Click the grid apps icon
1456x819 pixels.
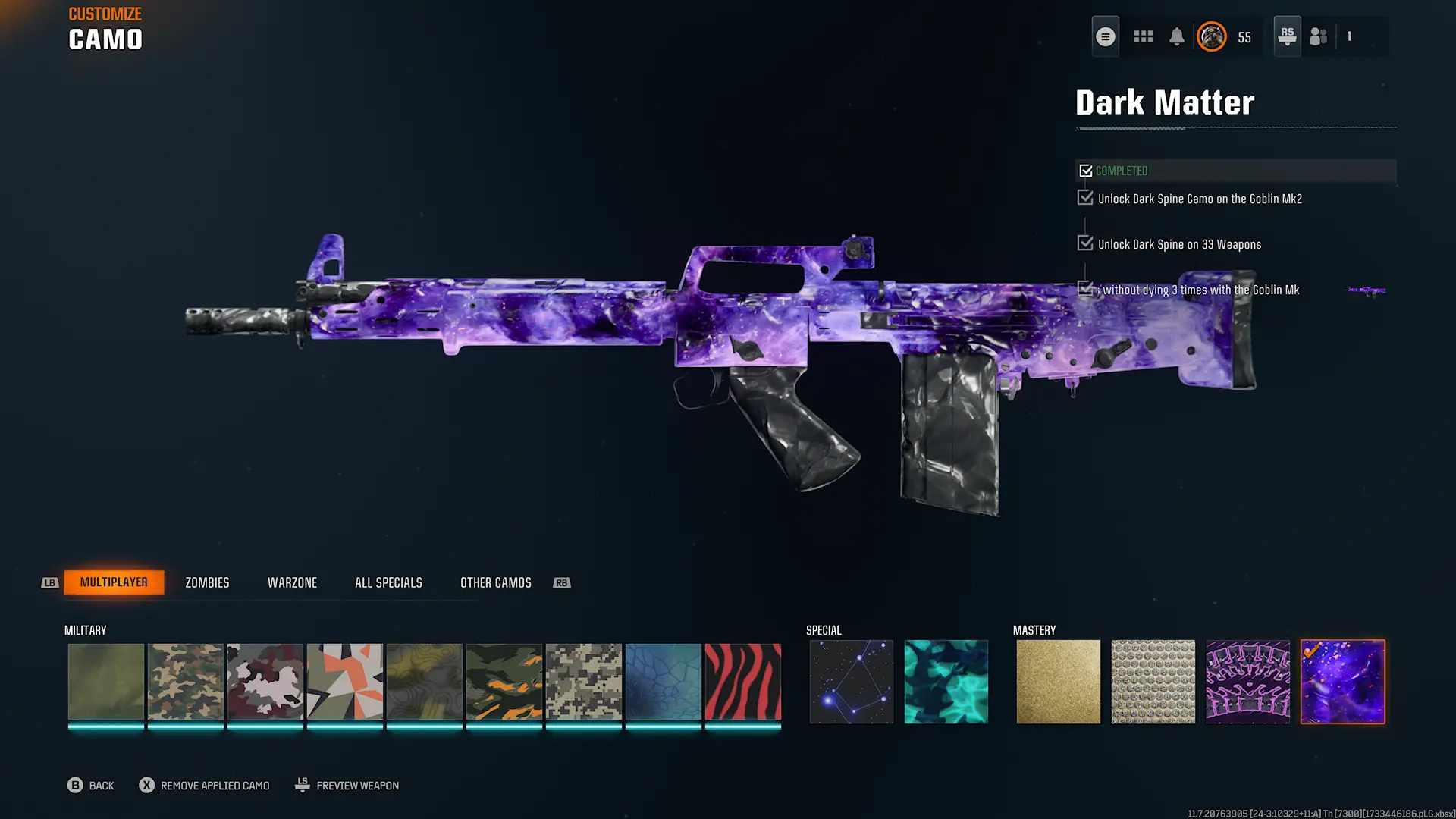1143,36
